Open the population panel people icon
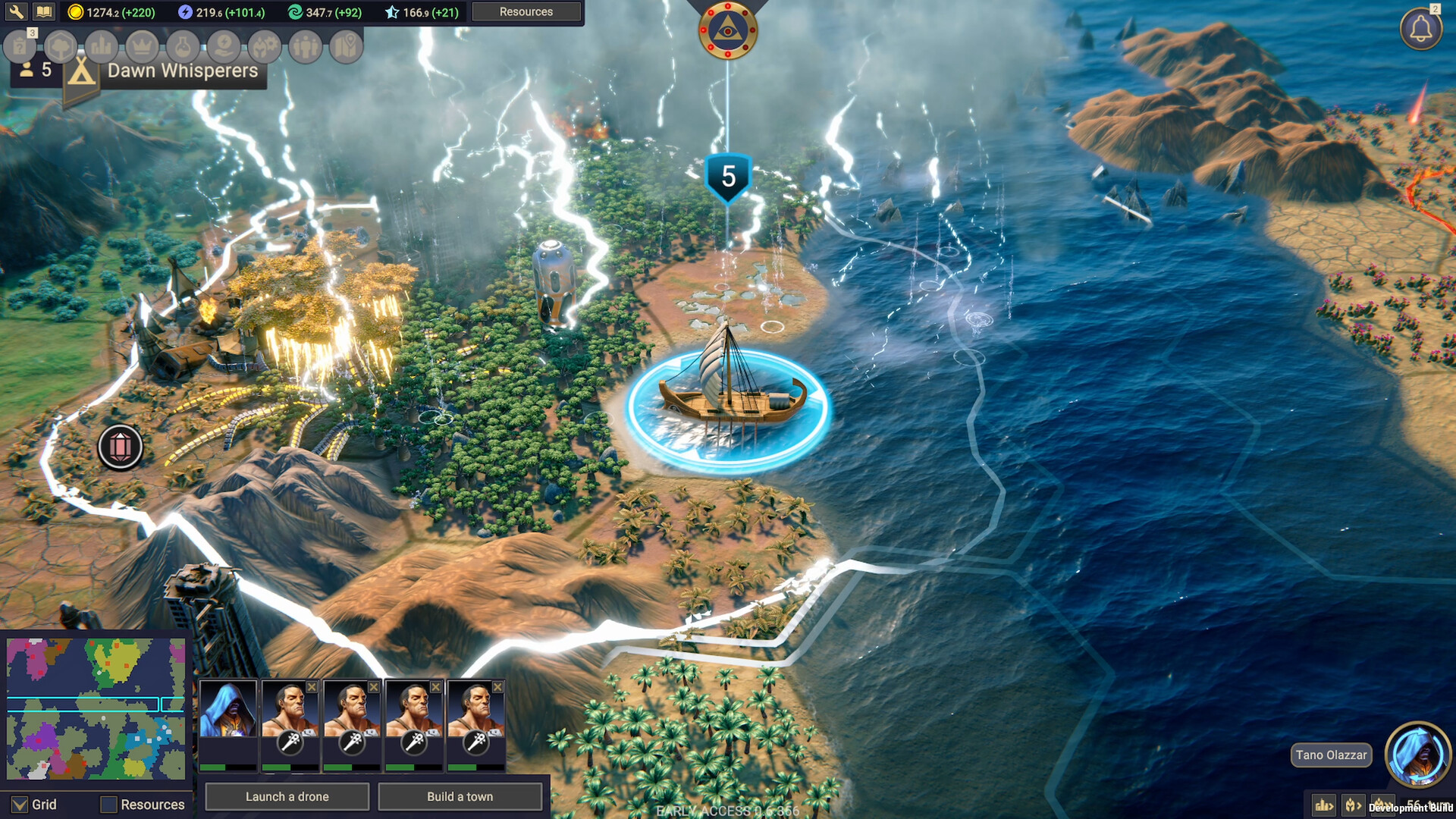1456x819 pixels. [305, 47]
